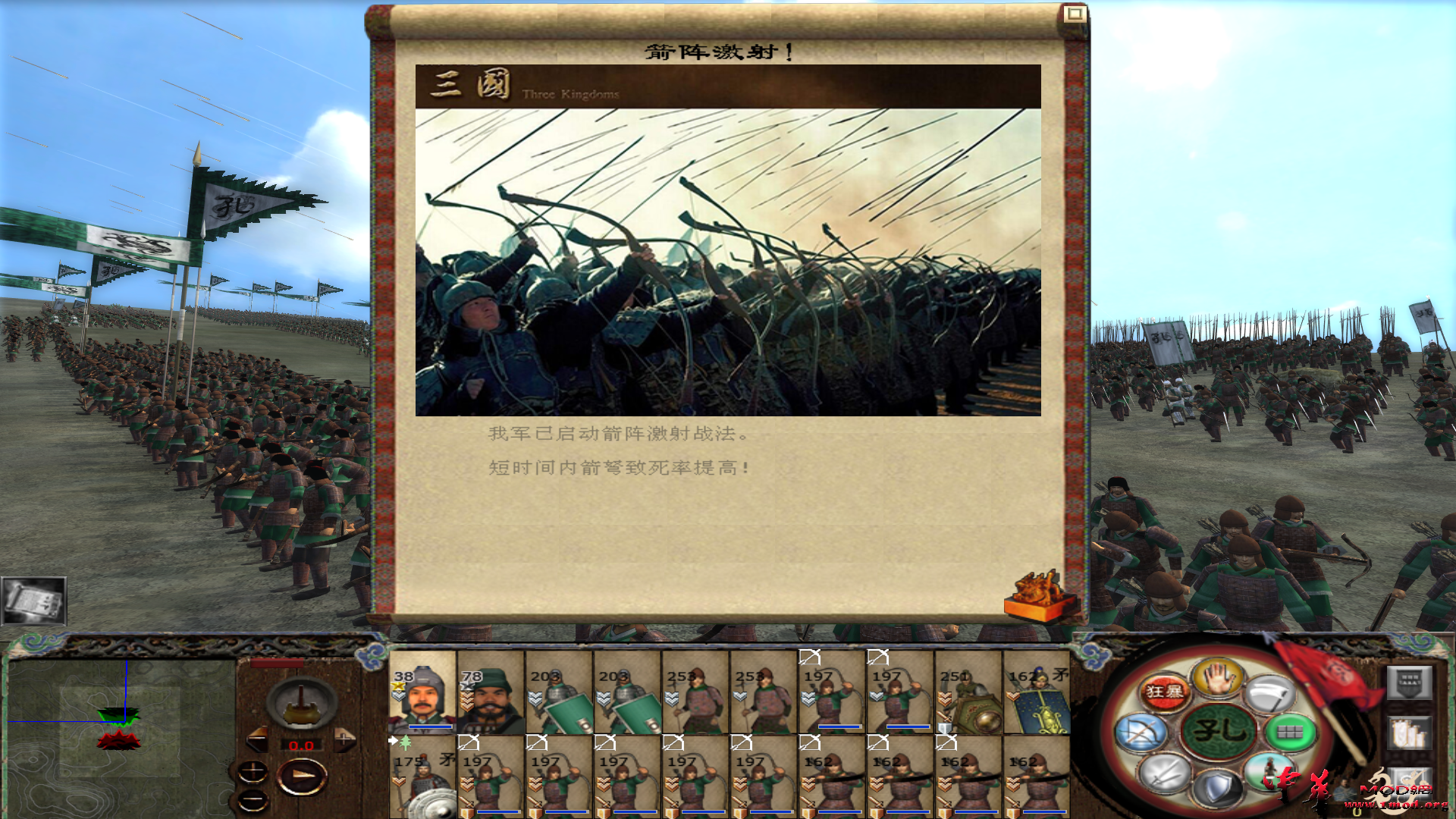Click the speed decrease minus arrow

click(x=258, y=739)
